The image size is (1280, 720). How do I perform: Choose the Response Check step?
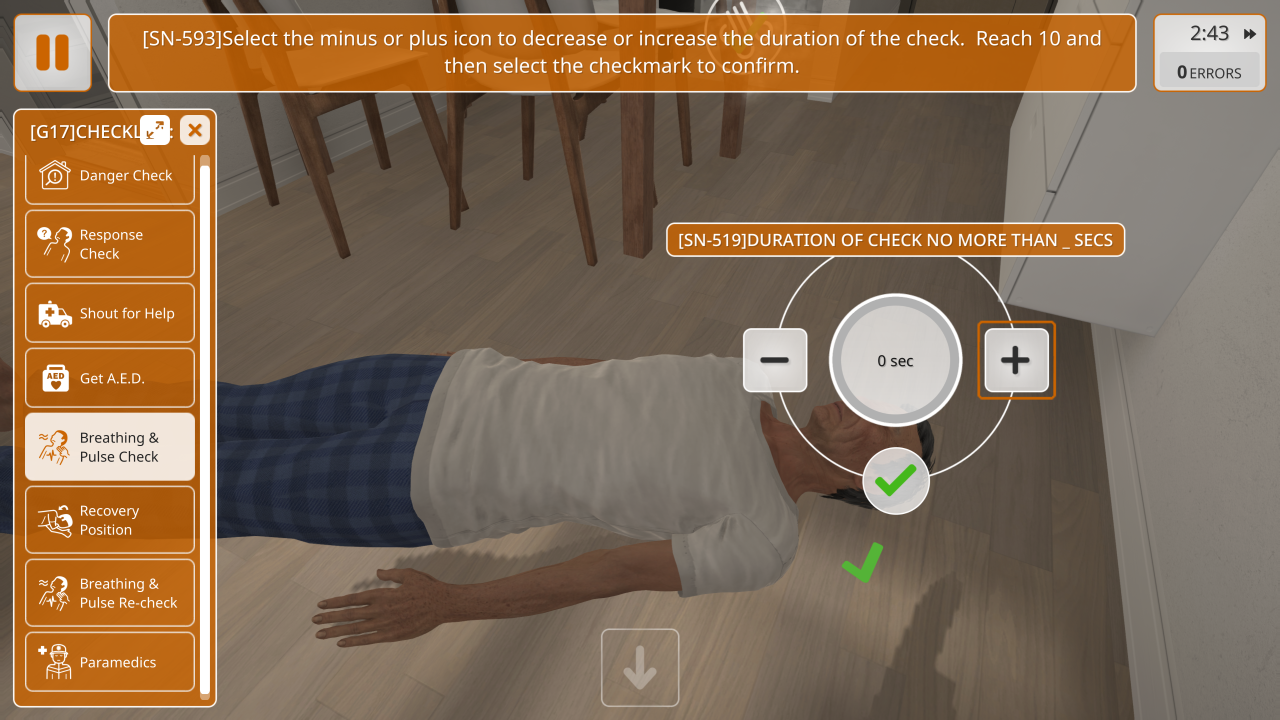(x=110, y=244)
